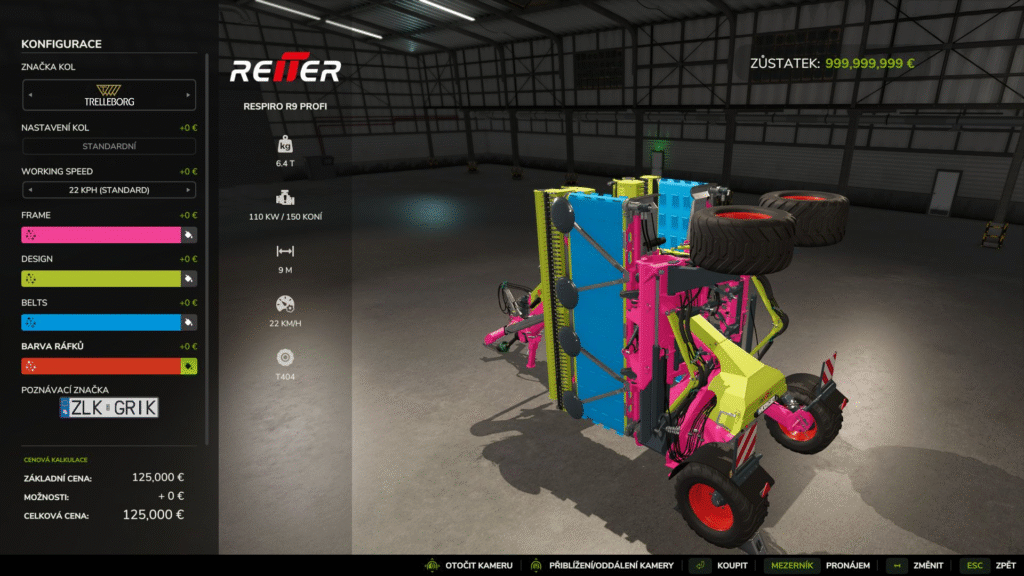The width and height of the screenshot is (1024, 576).
Task: Edit the ZLK GRIK license plate
Action: tap(108, 408)
